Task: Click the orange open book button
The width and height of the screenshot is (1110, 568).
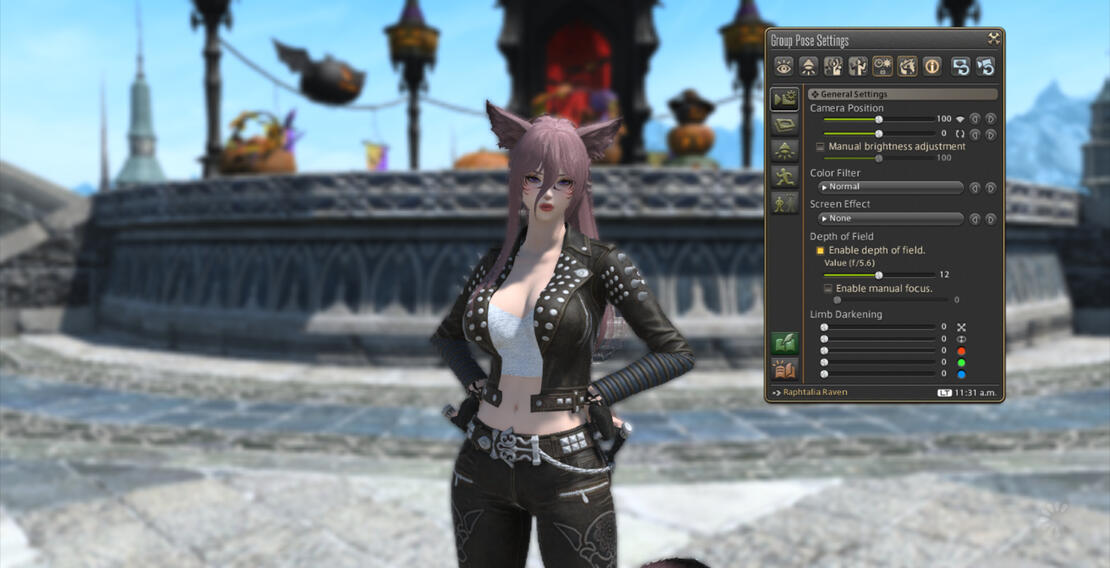Action: point(784,369)
